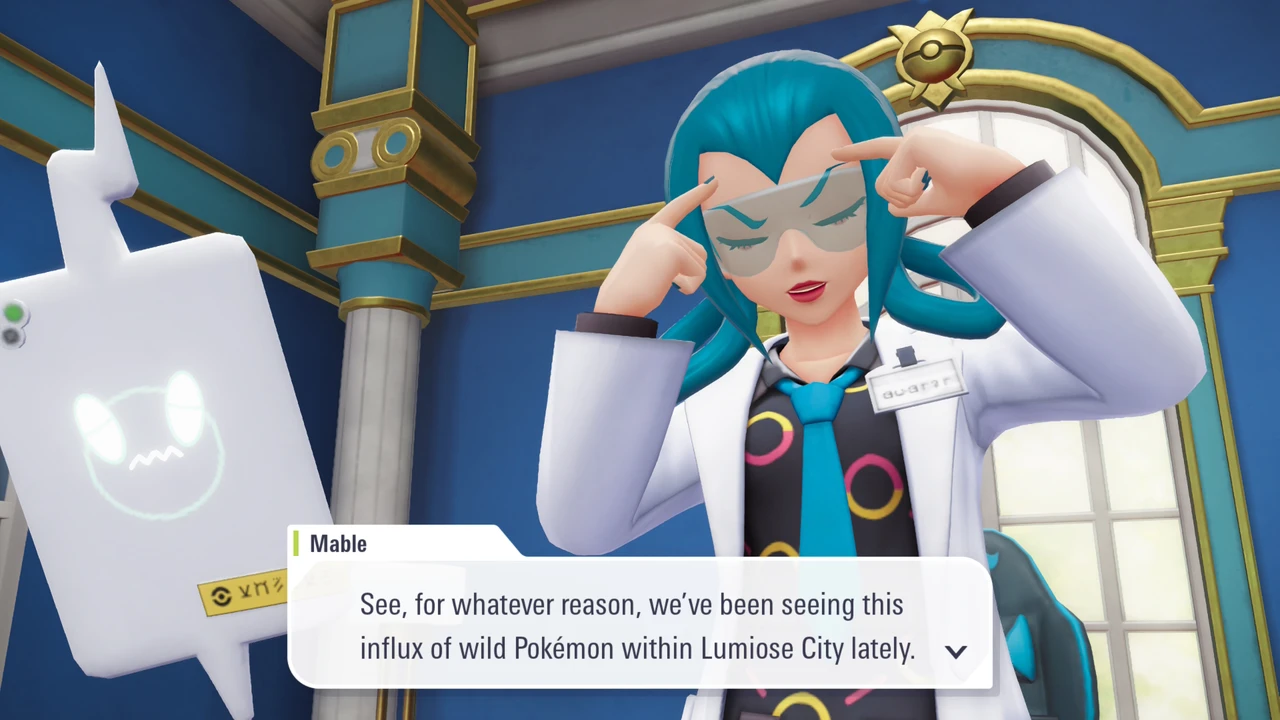1280x720 pixels.
Task: Click Mable's dialogue text box to continue
Action: point(638,626)
